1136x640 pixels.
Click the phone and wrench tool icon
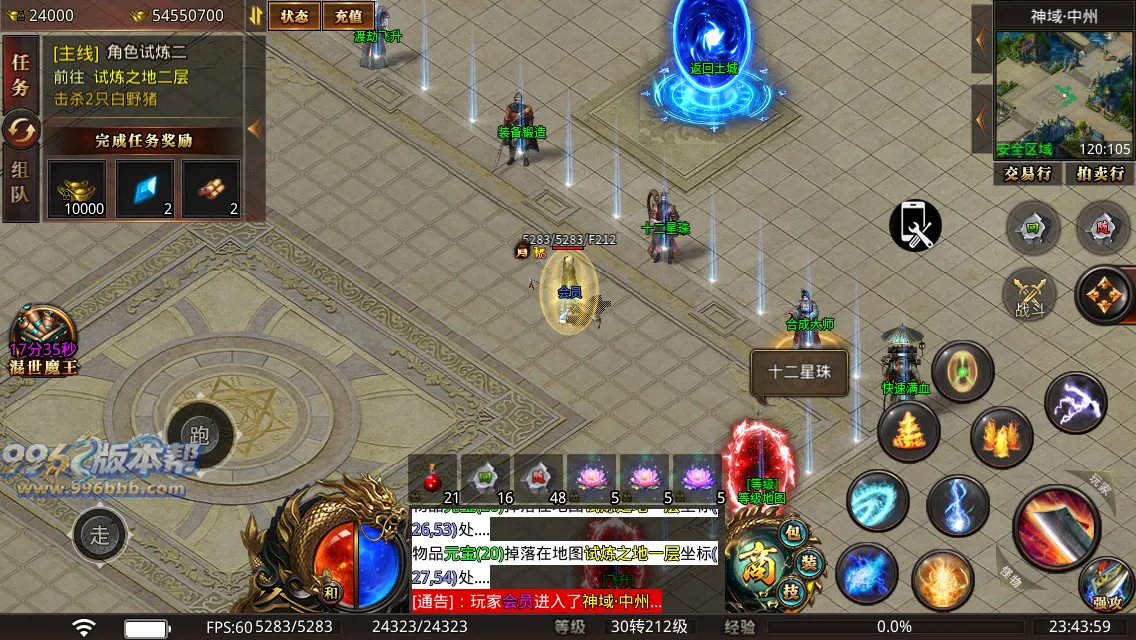click(915, 226)
